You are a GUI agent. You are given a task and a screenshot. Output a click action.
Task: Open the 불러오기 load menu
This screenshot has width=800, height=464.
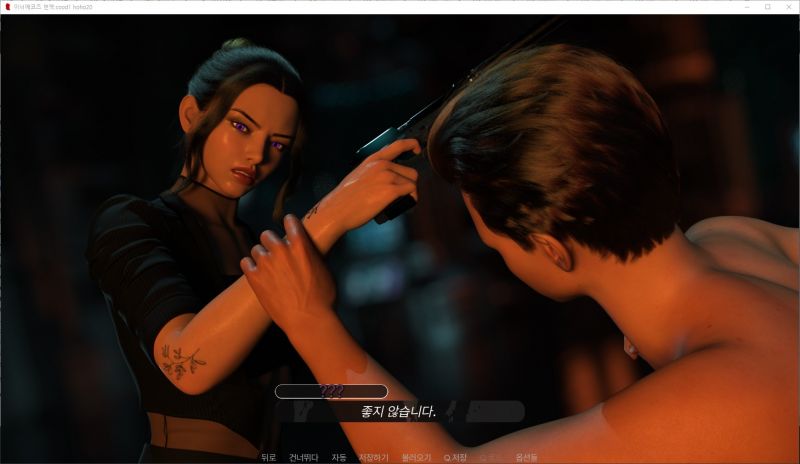[x=416, y=457]
